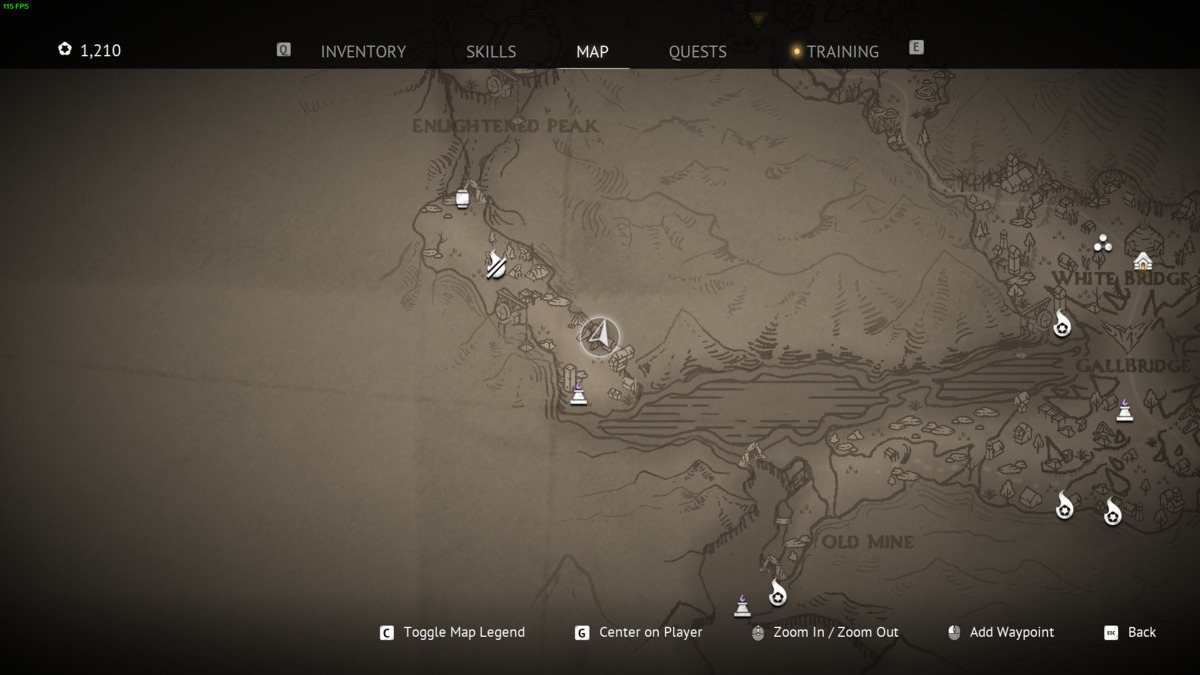
Task: Click the three-dot marker near White Bridge
Action: coord(1102,243)
